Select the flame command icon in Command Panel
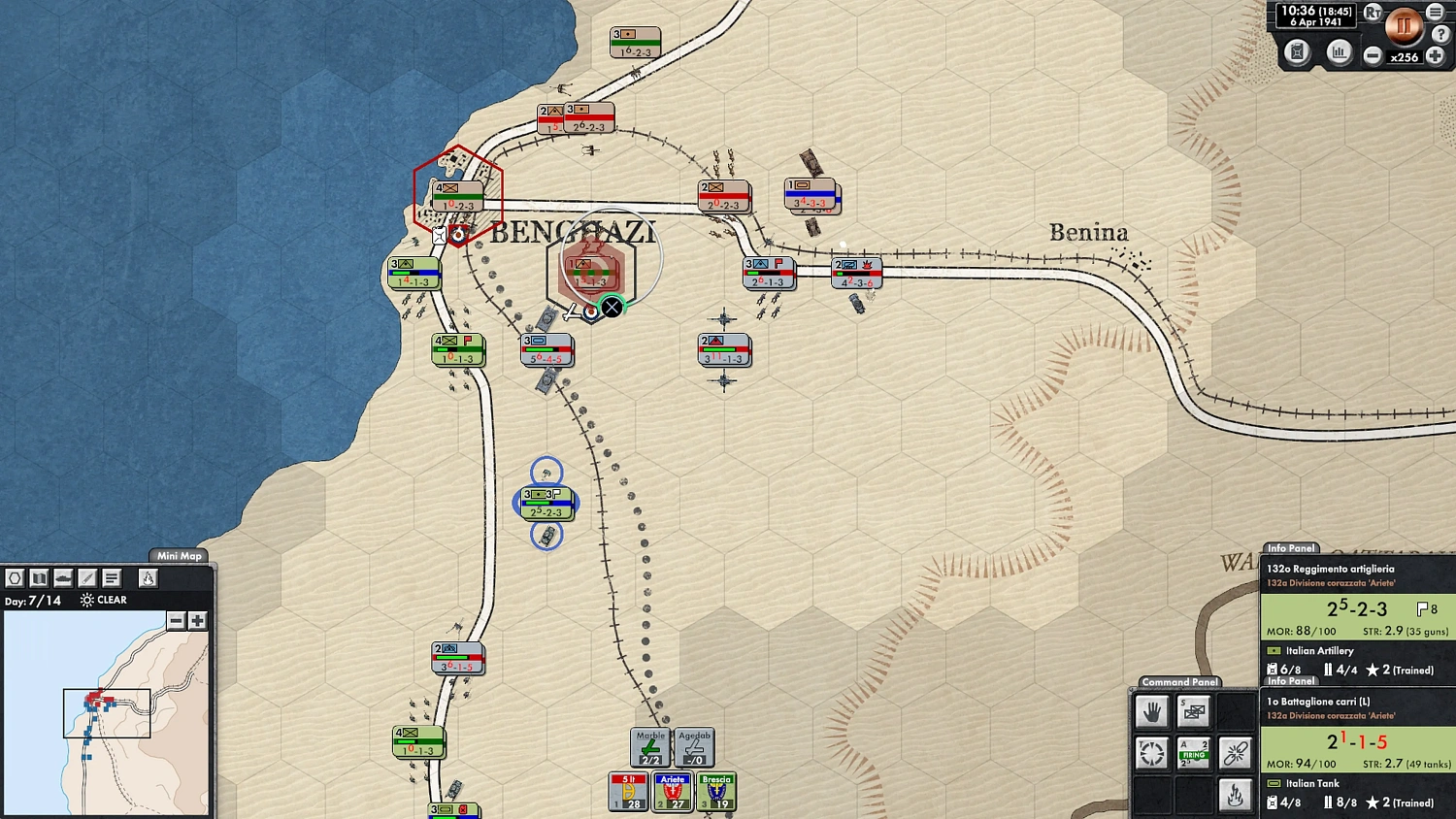The image size is (1456, 819). 1235,794
